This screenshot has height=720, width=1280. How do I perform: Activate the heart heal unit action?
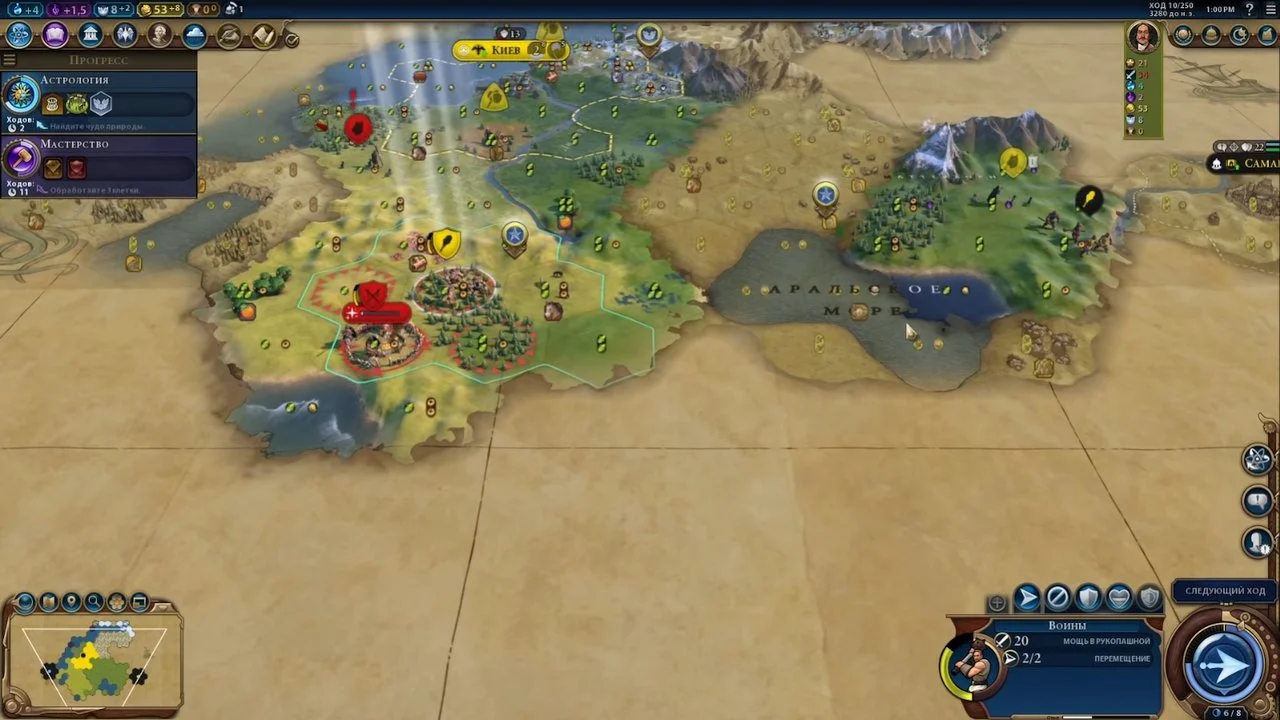1119,599
